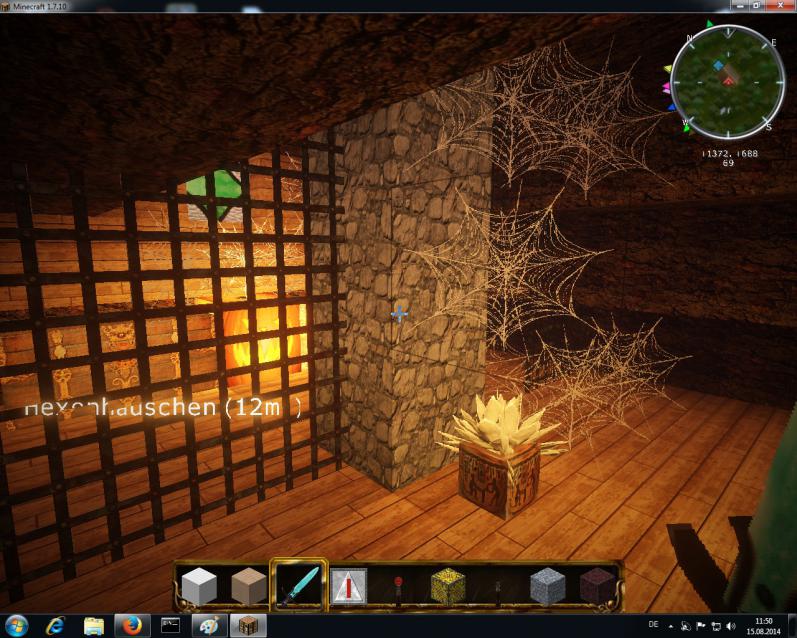The width and height of the screenshot is (797, 638).
Task: Select the grey cobblestone block slot
Action: pyautogui.click(x=547, y=585)
